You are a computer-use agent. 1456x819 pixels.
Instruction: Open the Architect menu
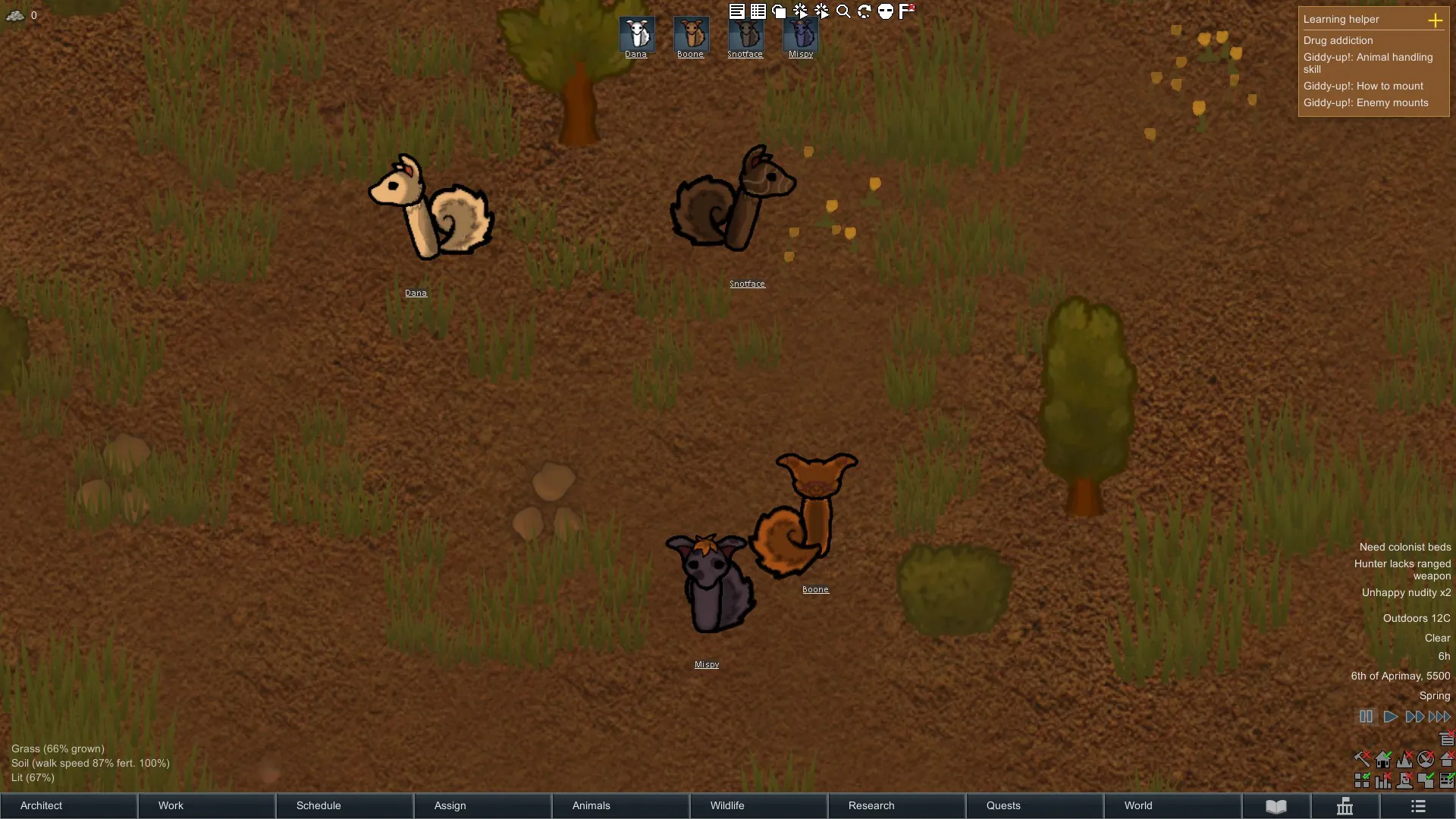point(68,805)
